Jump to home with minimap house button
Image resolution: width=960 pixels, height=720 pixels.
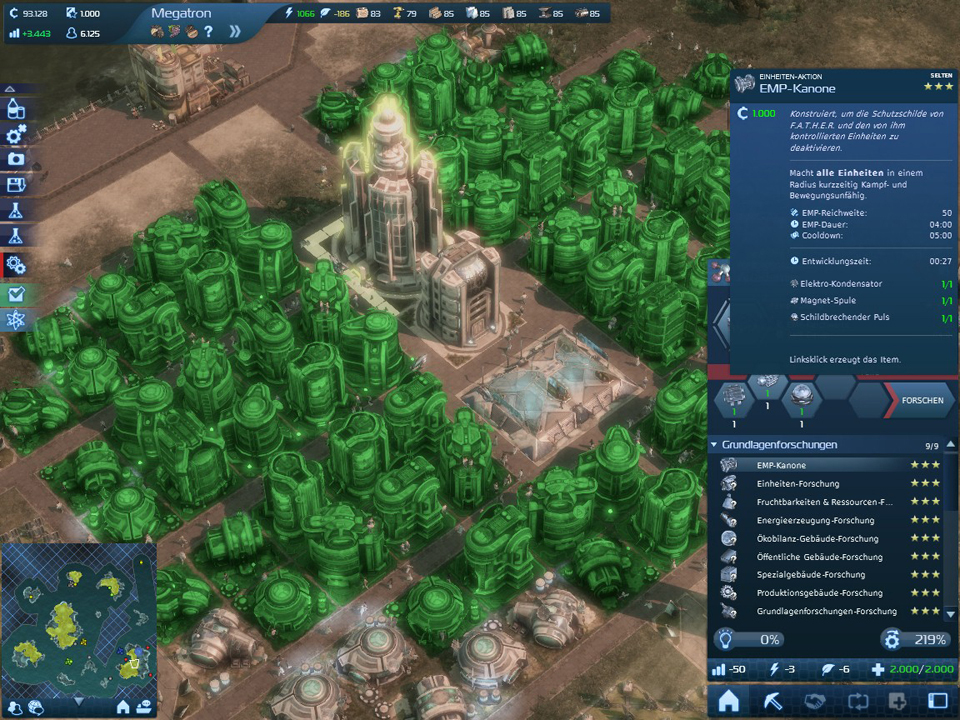pos(123,707)
